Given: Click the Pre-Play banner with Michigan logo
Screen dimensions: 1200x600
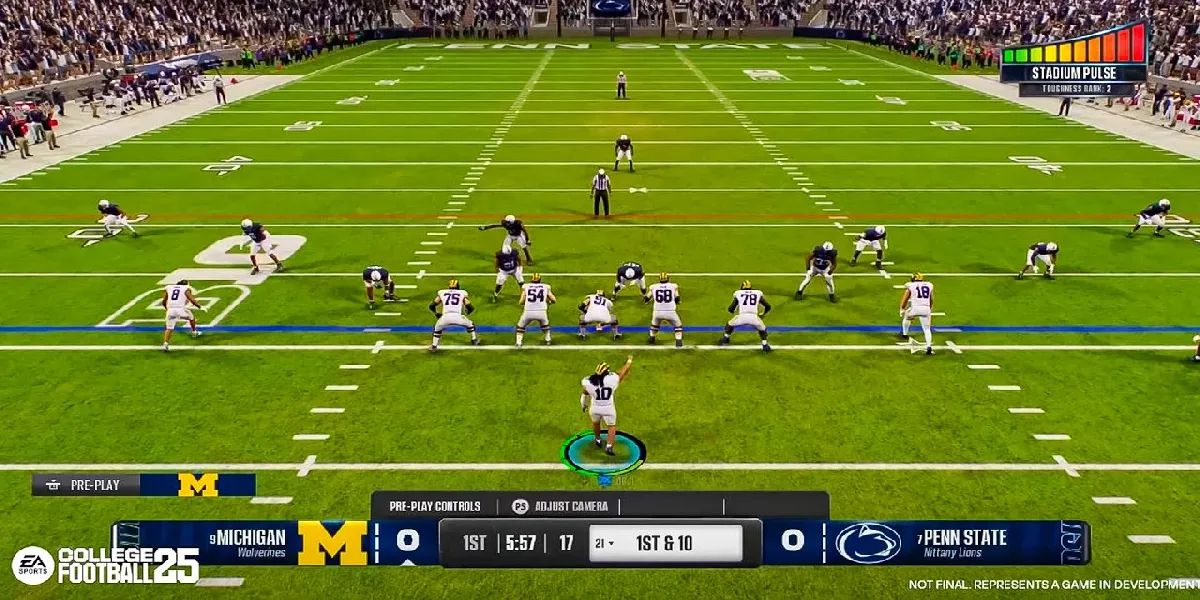Looking at the screenshot, I should click(x=143, y=485).
